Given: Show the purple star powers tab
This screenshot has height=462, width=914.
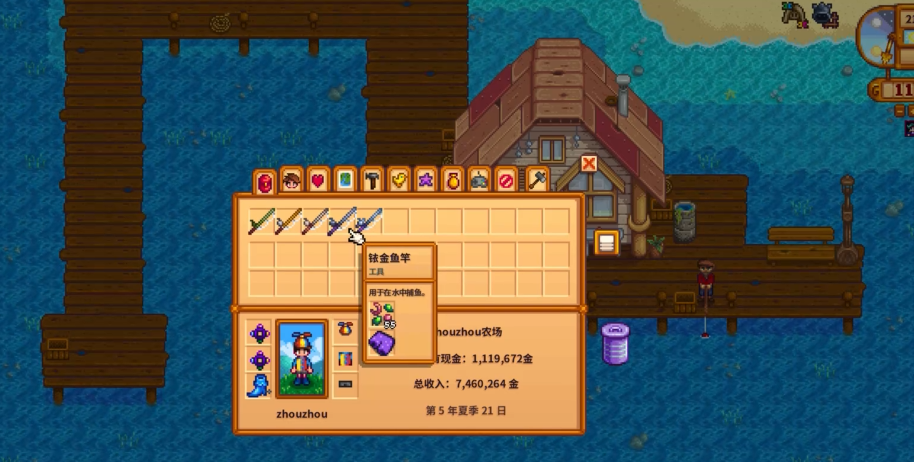Looking at the screenshot, I should (426, 181).
